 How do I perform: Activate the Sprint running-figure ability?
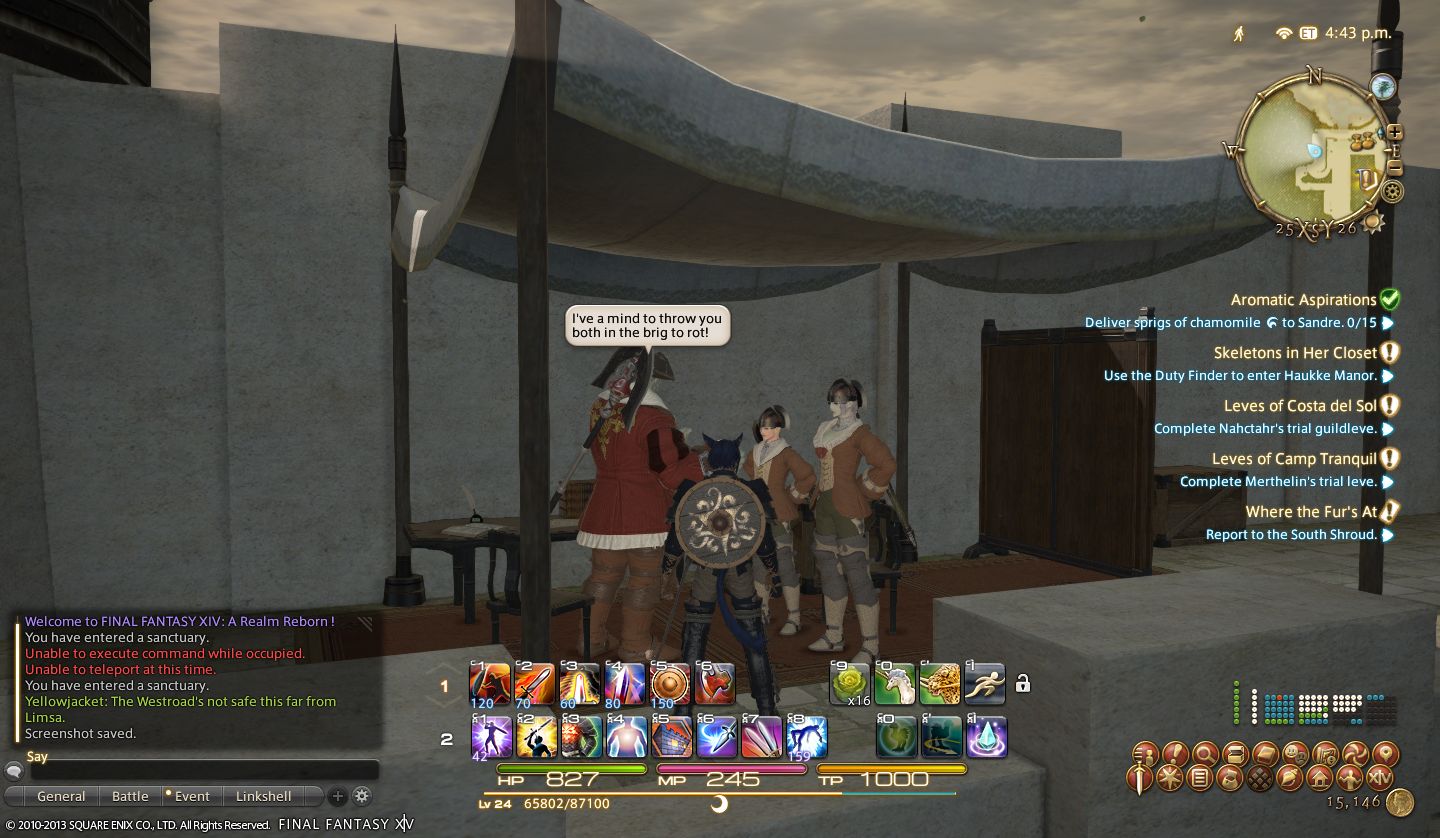[x=985, y=685]
